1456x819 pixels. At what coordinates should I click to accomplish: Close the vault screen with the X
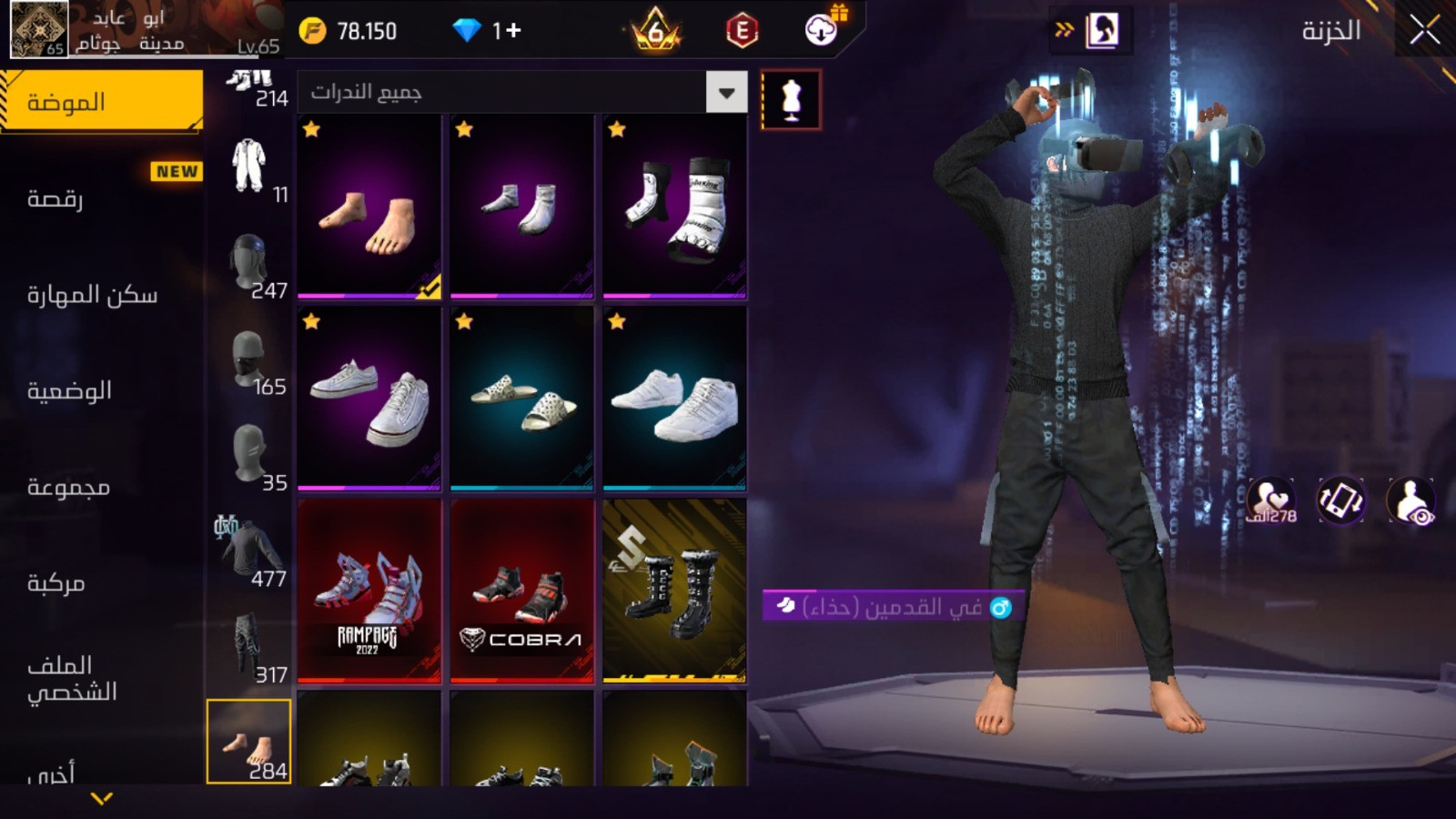pyautogui.click(x=1424, y=31)
